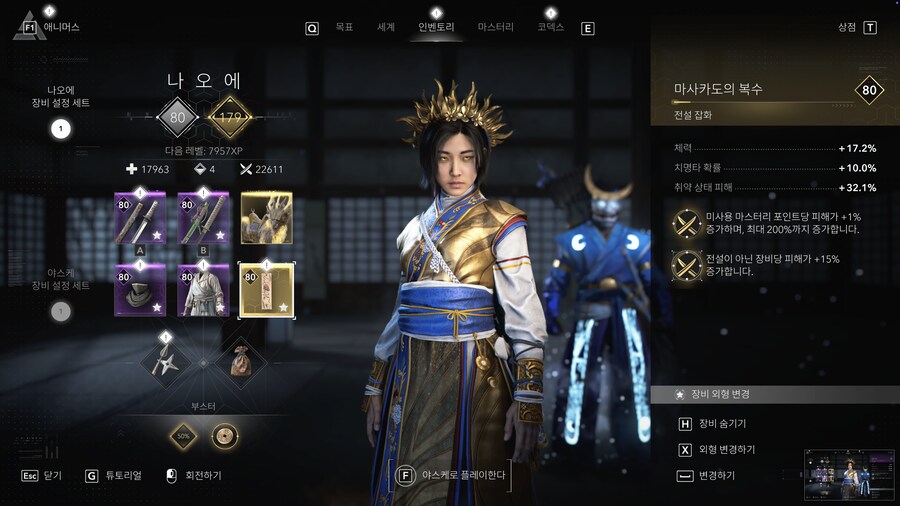Activate the 50% booster icon

point(185,436)
